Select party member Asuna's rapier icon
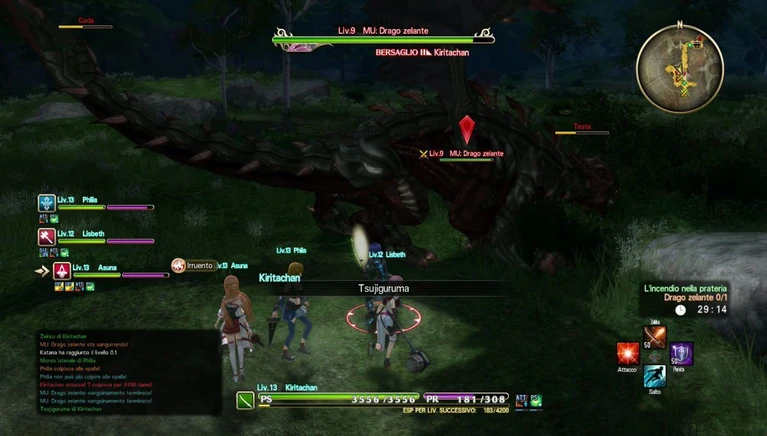Image resolution: width=767 pixels, height=436 pixels. (62, 270)
